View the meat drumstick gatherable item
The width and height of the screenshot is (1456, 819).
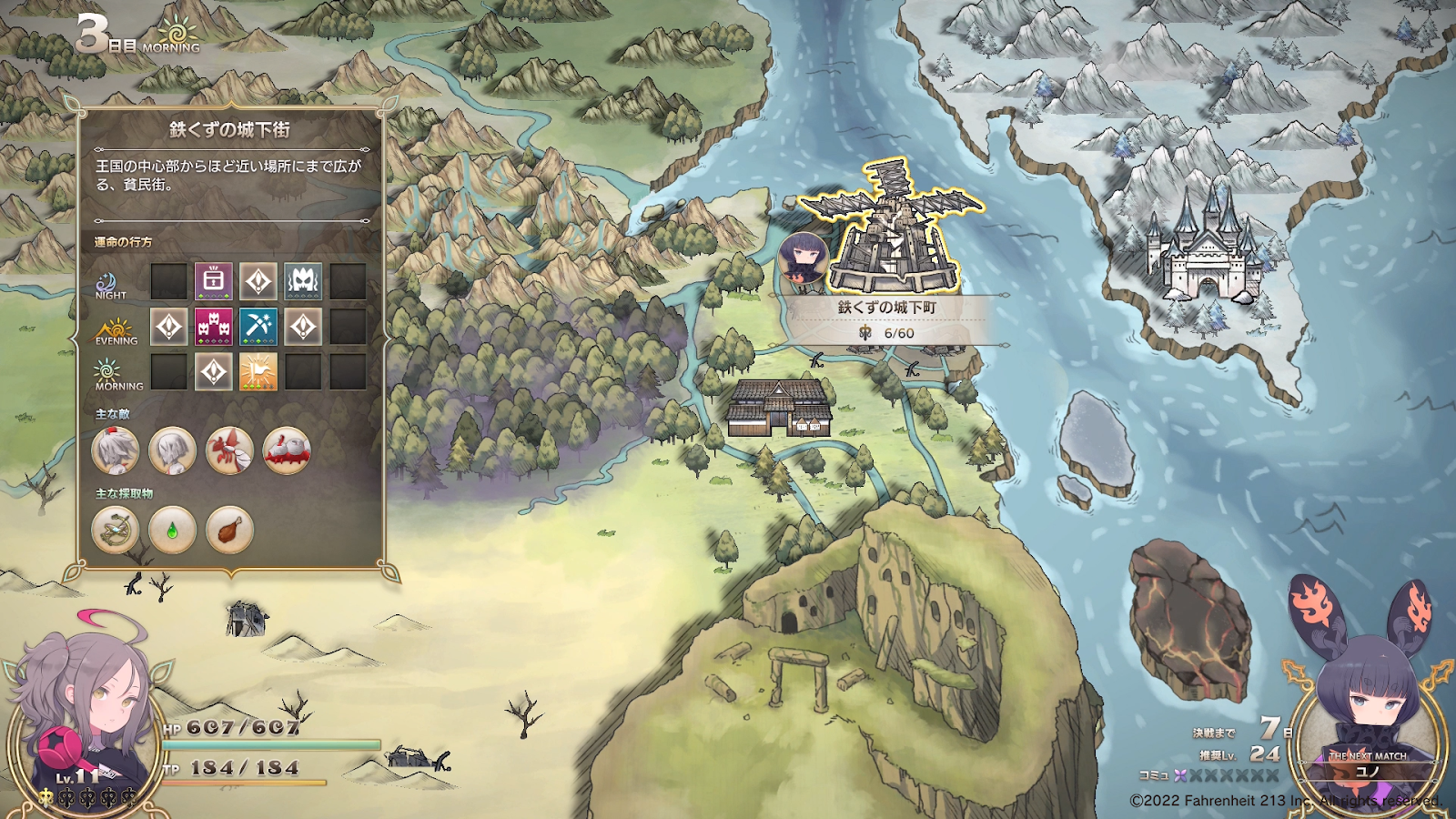(229, 530)
